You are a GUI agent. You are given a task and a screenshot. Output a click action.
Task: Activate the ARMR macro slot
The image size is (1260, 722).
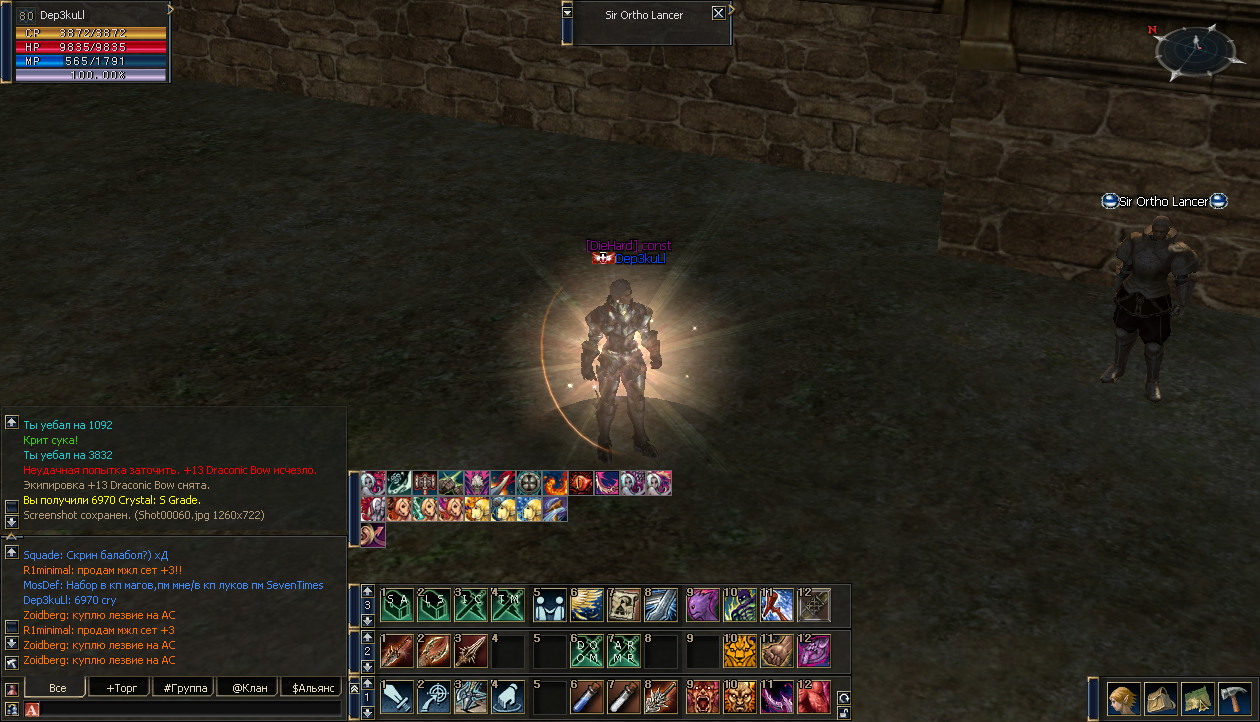(x=625, y=651)
